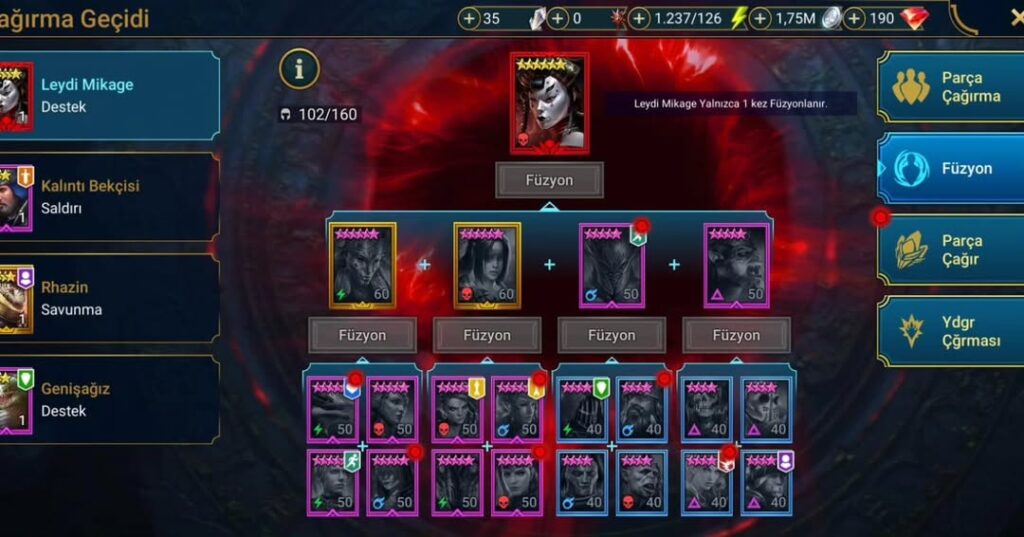The width and height of the screenshot is (1024, 537).
Task: Switch to the Füzyon tab
Action: coord(950,168)
